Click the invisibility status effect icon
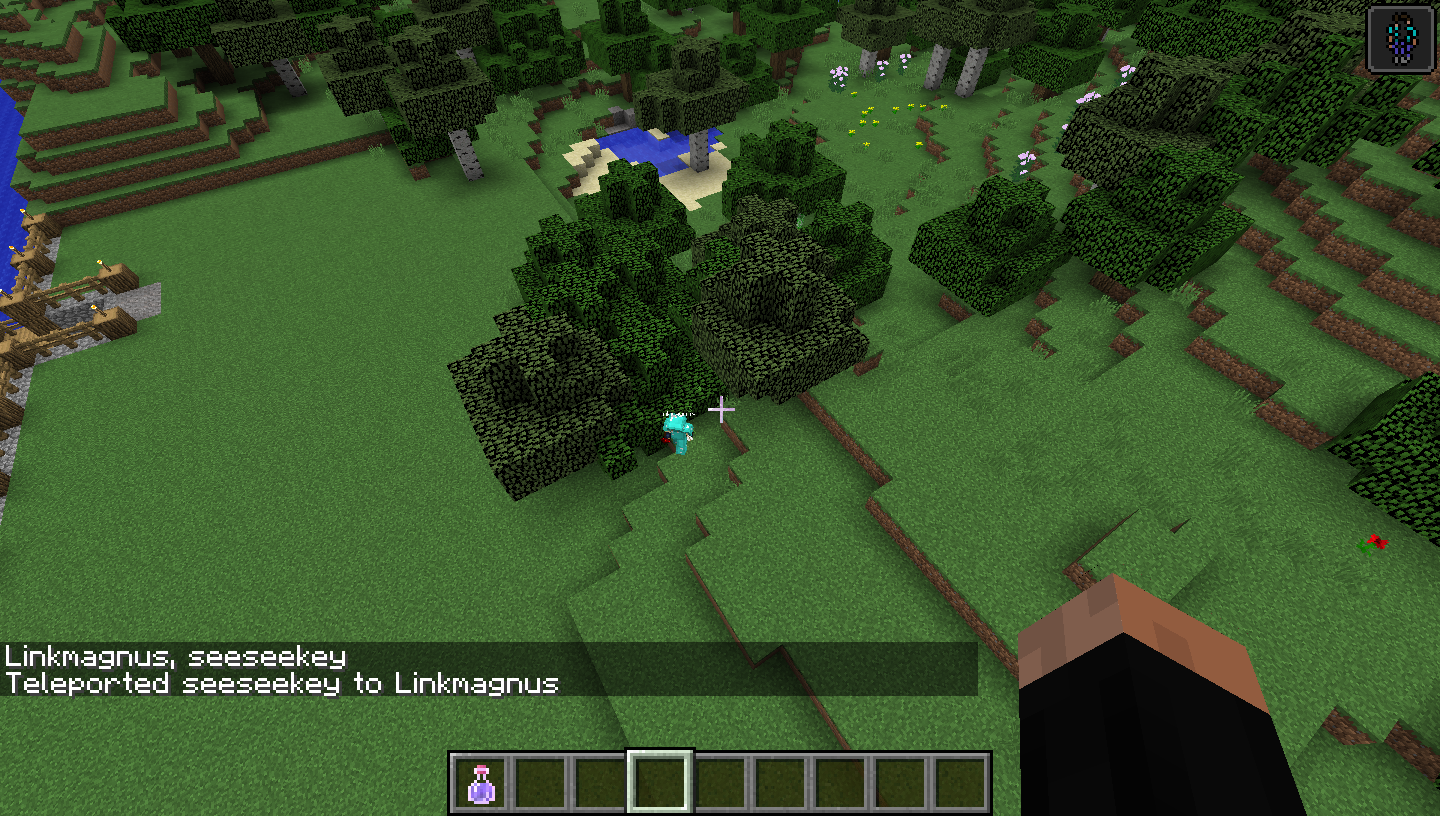This screenshot has width=1440, height=816. coord(1400,40)
